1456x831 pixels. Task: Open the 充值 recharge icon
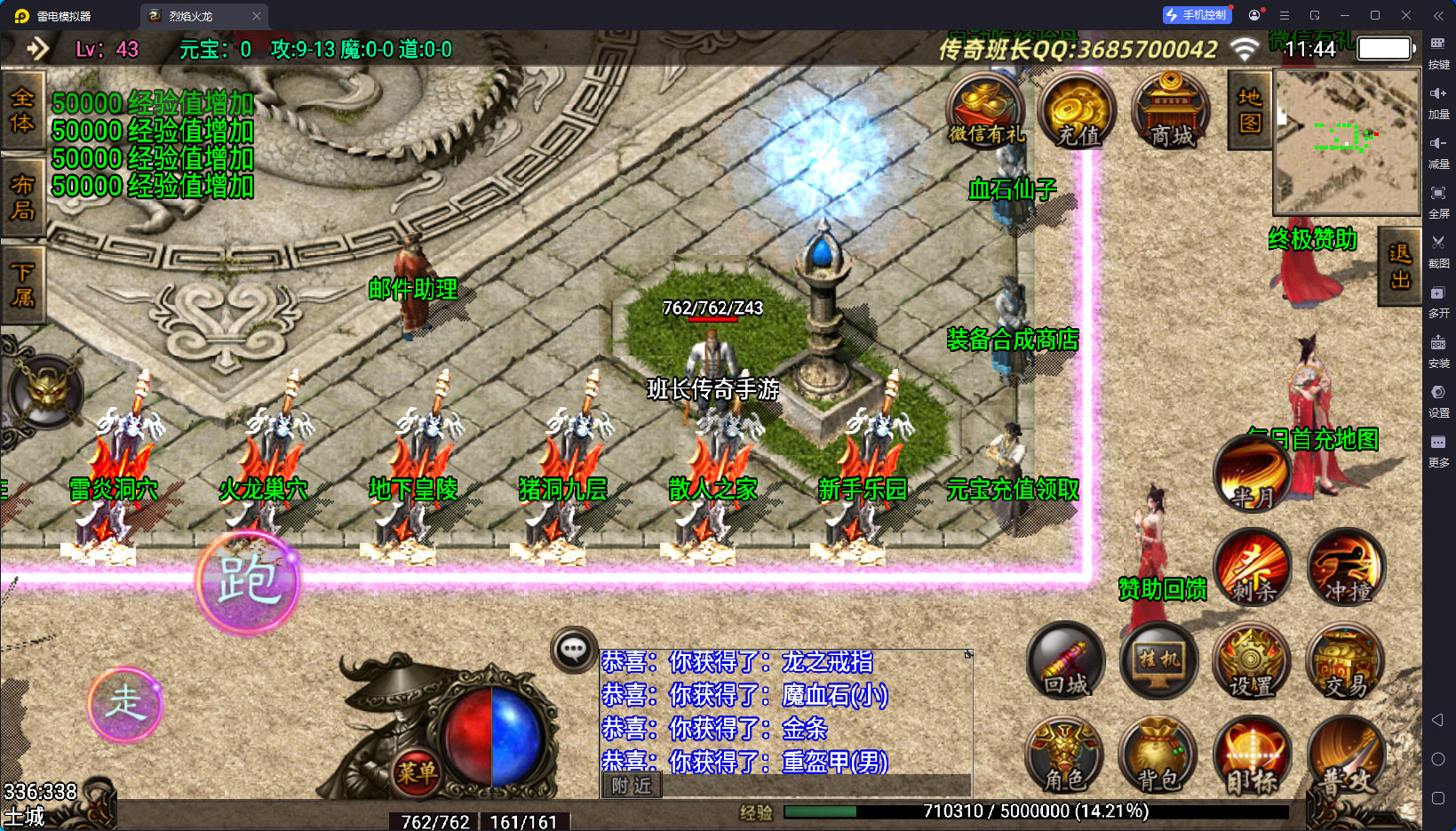[x=1078, y=112]
